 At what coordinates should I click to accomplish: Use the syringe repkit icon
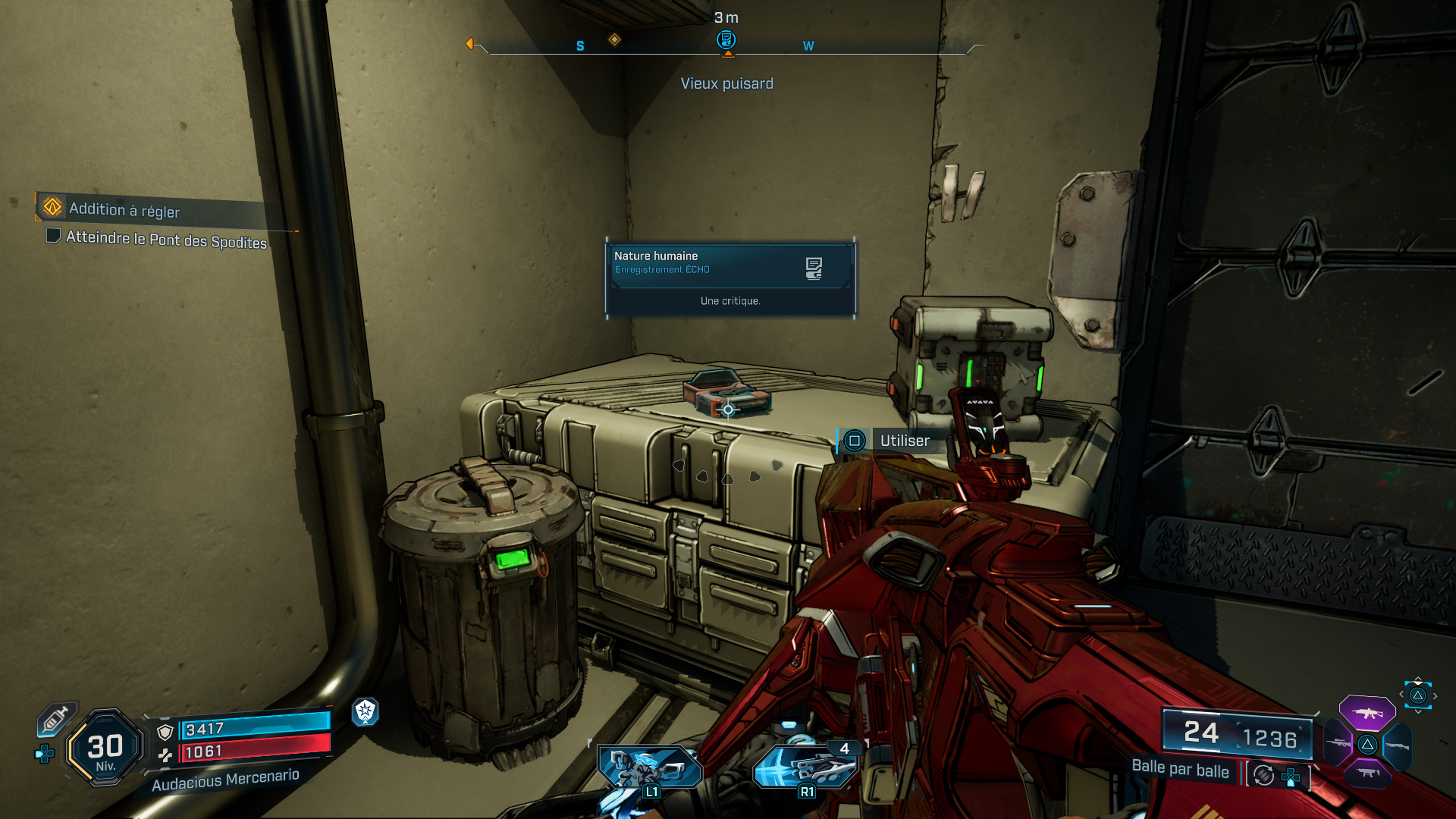pyautogui.click(x=55, y=719)
